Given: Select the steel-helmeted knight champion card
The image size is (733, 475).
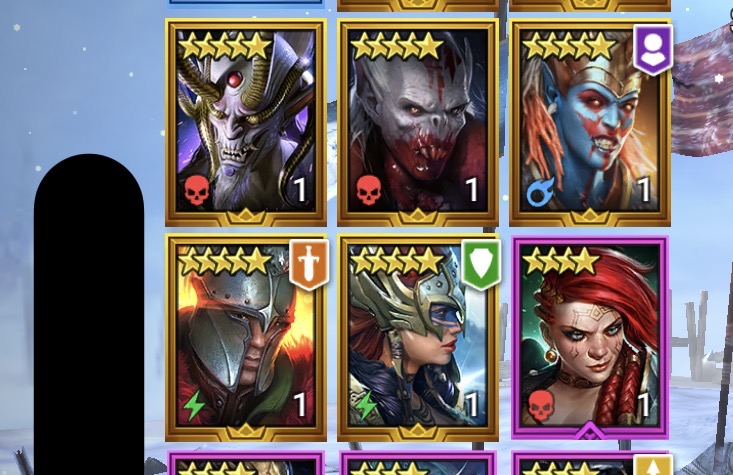Looking at the screenshot, I should coord(246,338).
